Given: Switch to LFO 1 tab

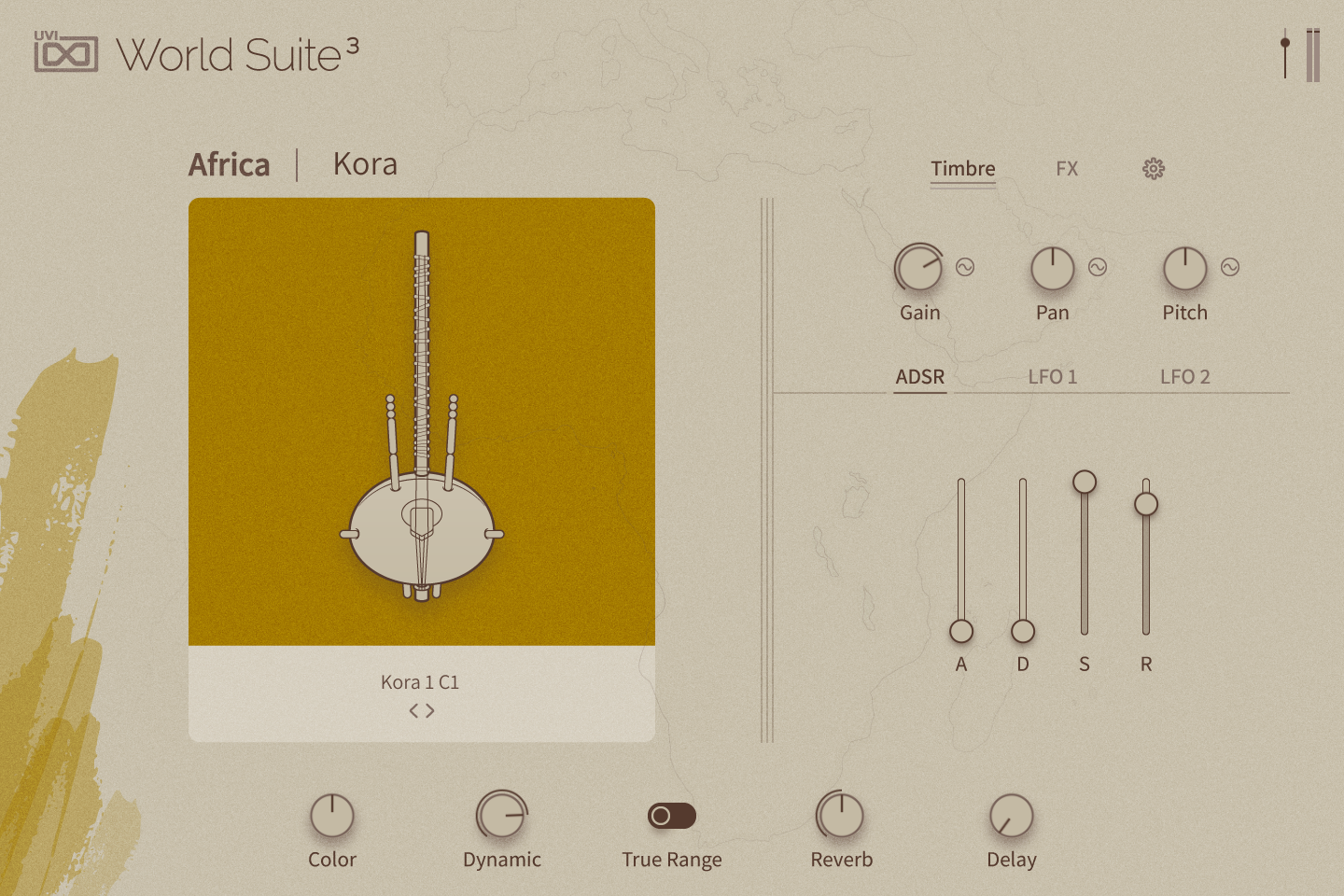Looking at the screenshot, I should tap(1053, 377).
